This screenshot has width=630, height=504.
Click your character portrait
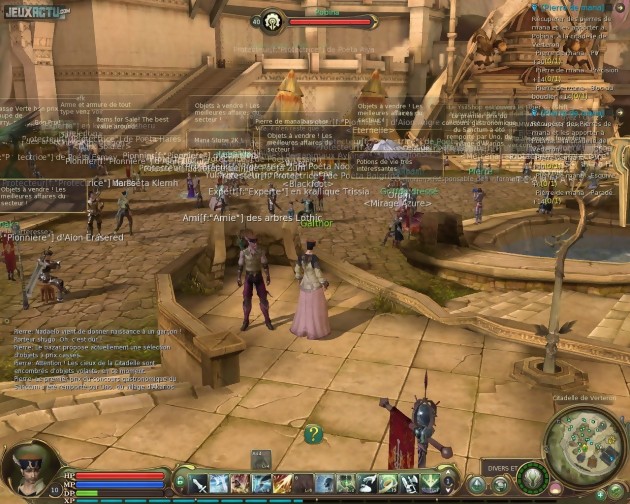30,468
